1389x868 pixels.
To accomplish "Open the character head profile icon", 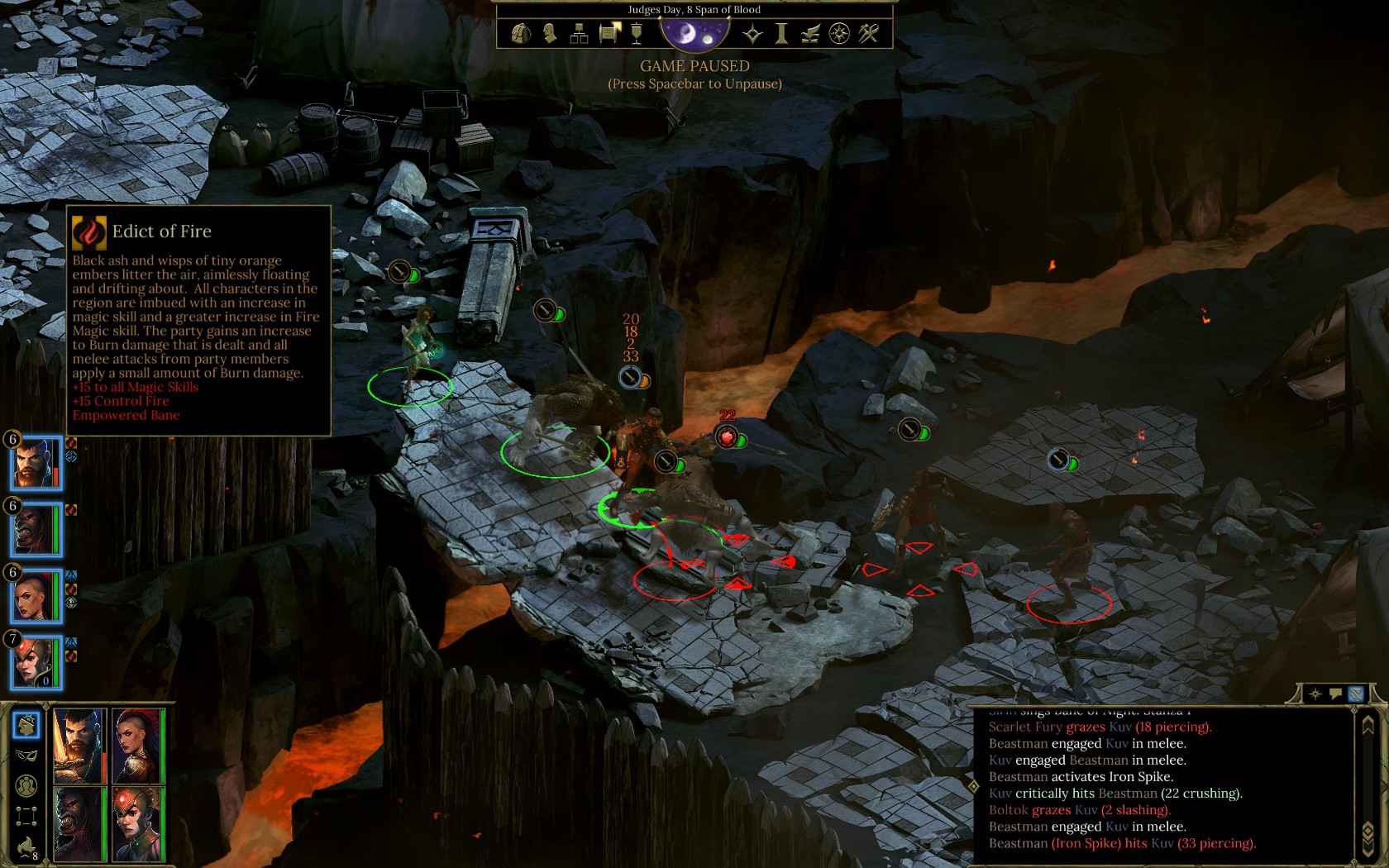I will [x=550, y=34].
